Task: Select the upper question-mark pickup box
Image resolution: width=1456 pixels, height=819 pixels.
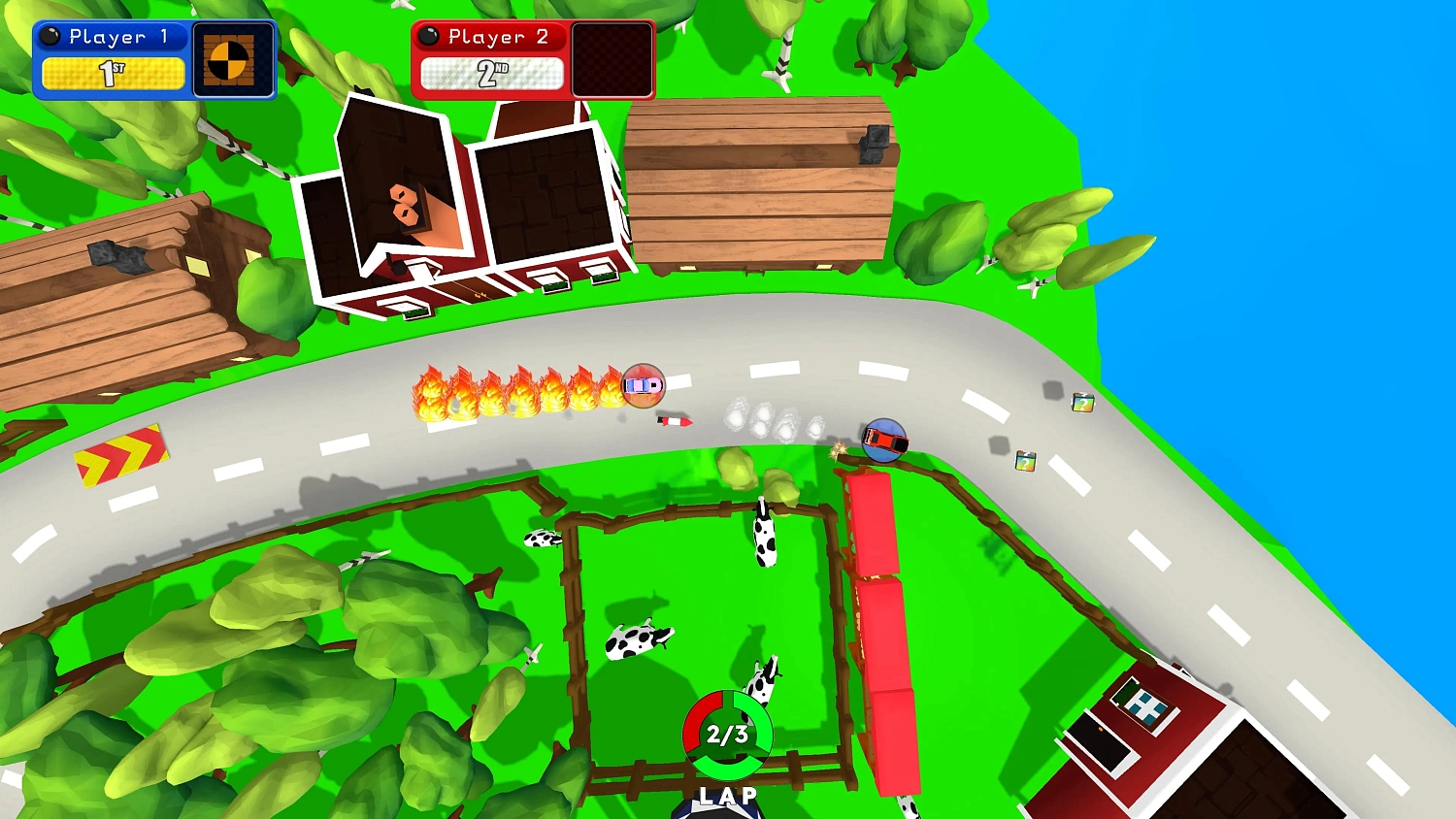Action: (x=1081, y=402)
